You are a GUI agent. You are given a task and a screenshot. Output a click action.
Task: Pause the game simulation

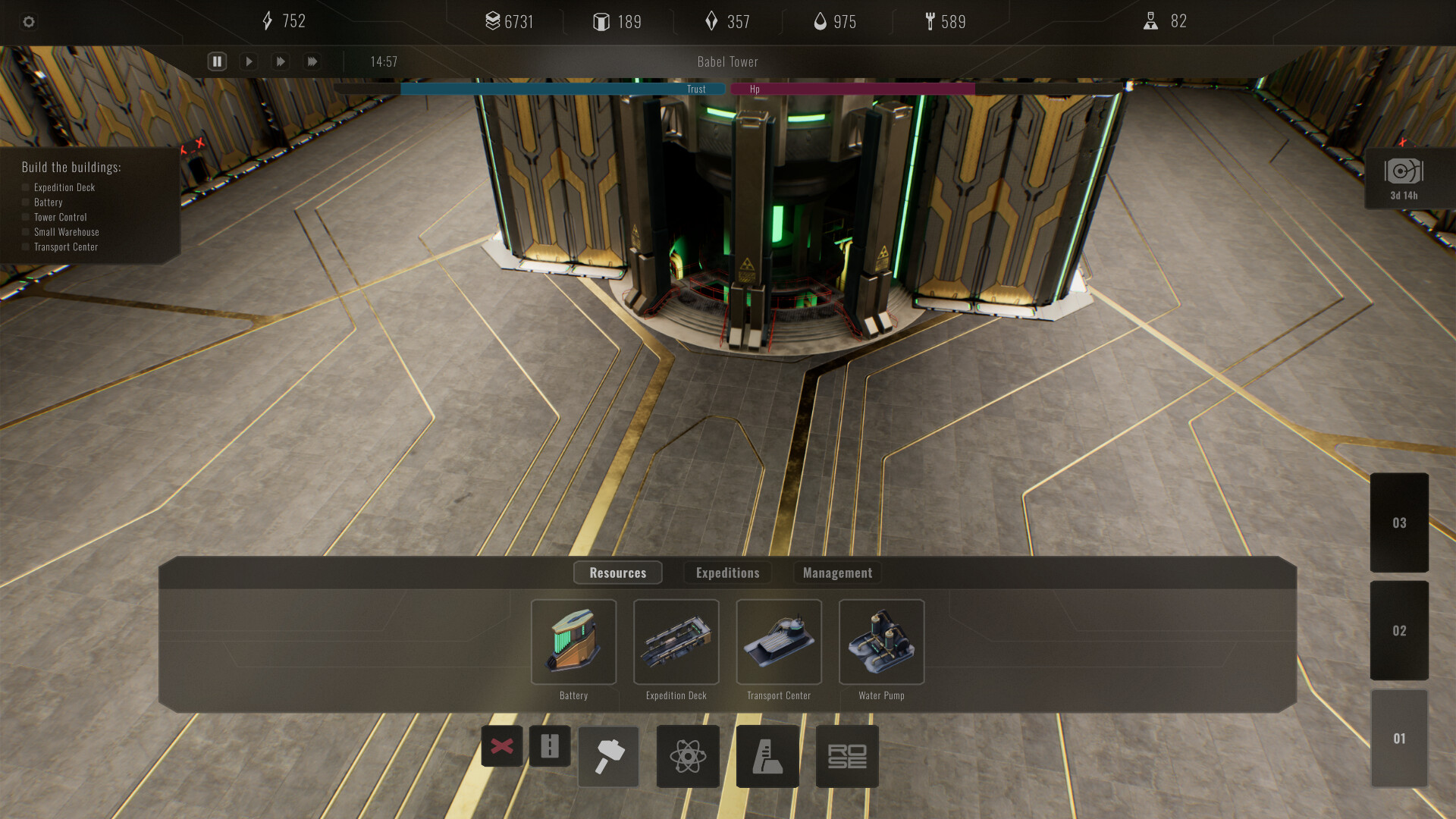click(217, 61)
